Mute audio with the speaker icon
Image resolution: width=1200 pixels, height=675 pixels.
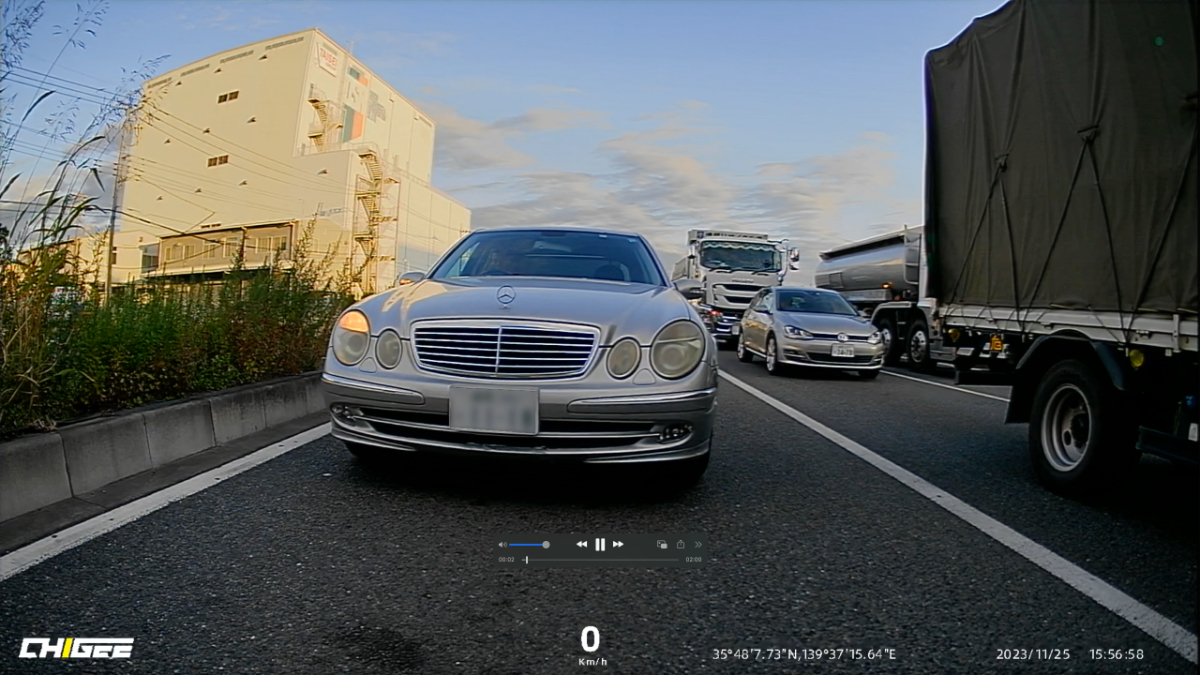point(502,545)
